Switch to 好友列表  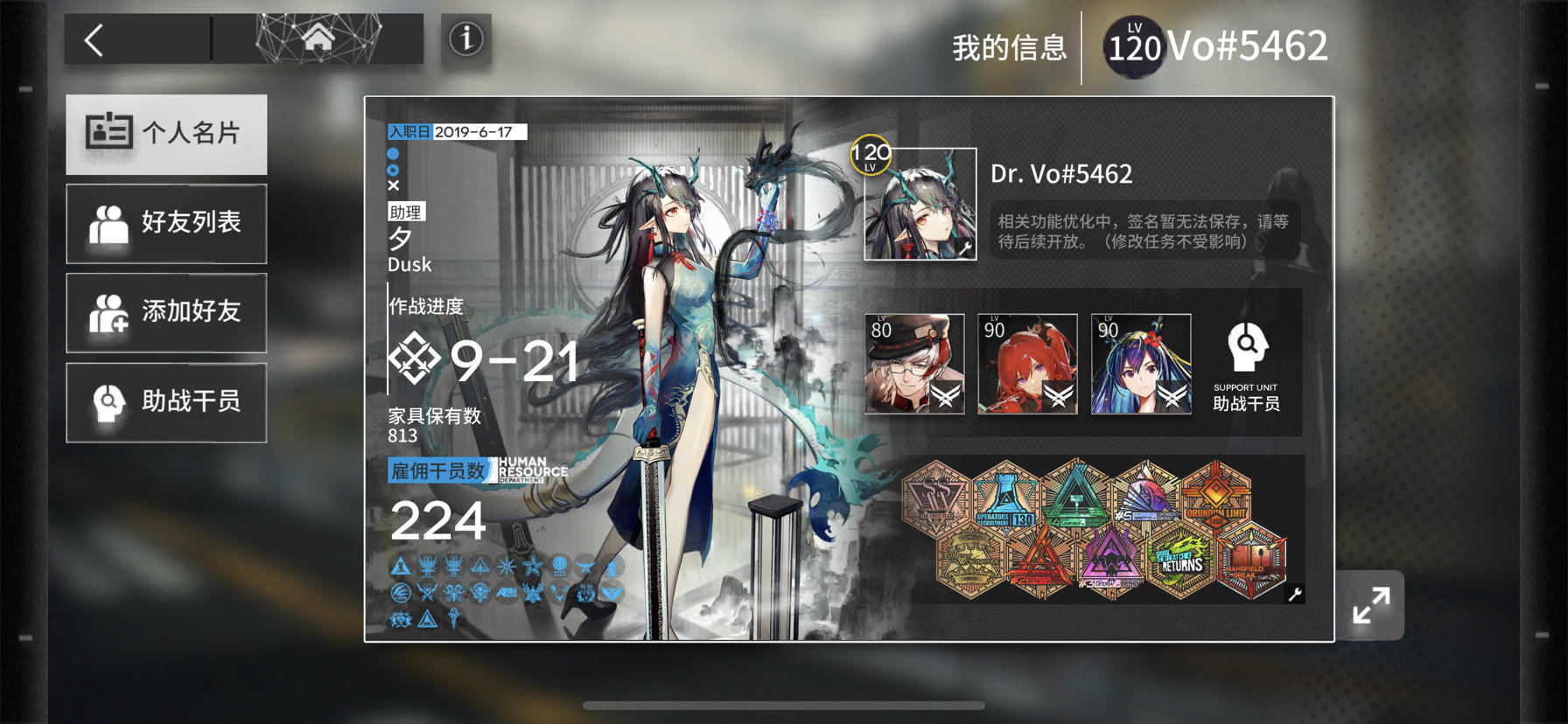point(166,223)
